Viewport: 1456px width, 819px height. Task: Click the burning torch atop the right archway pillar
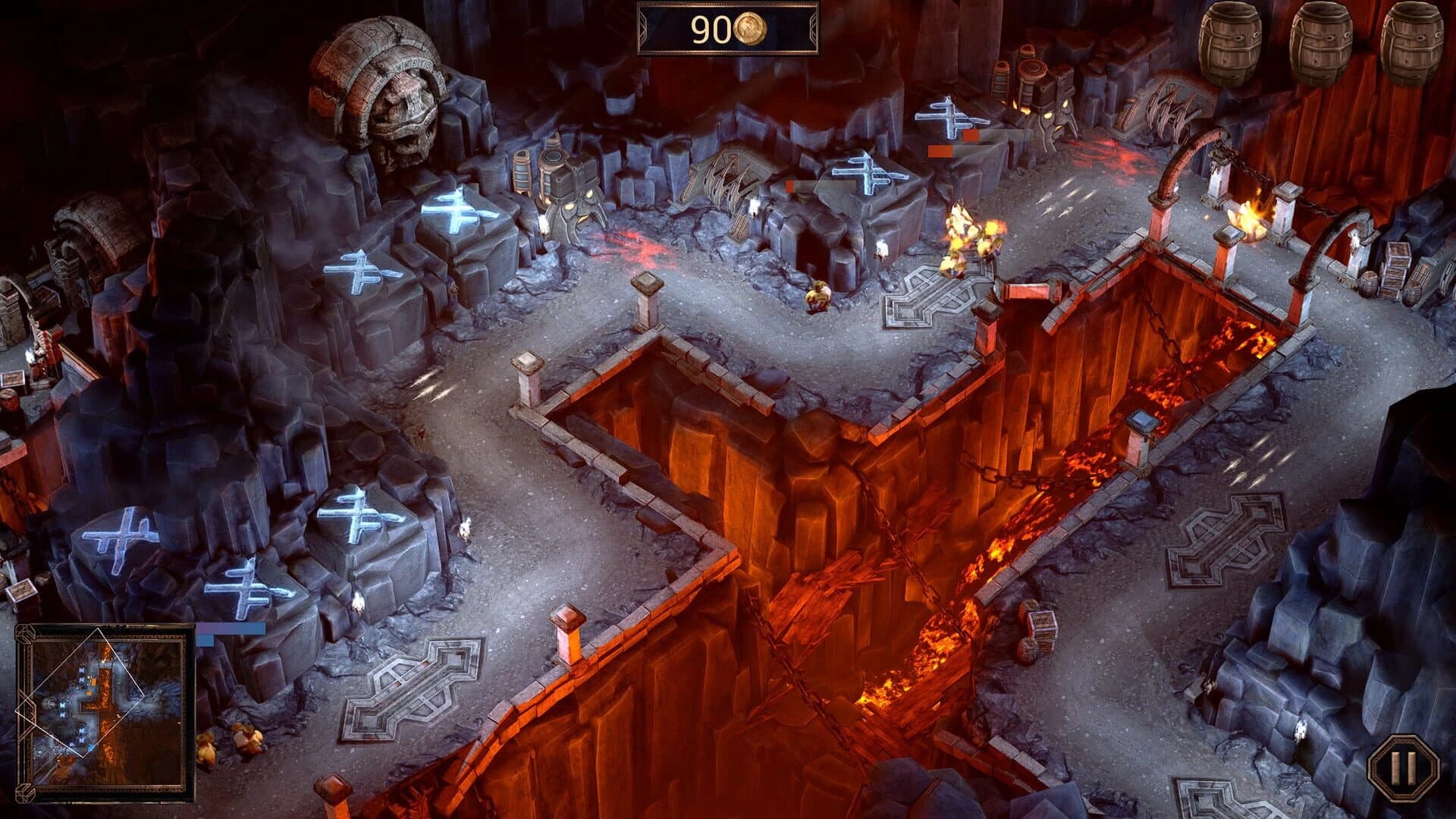(x=1250, y=212)
